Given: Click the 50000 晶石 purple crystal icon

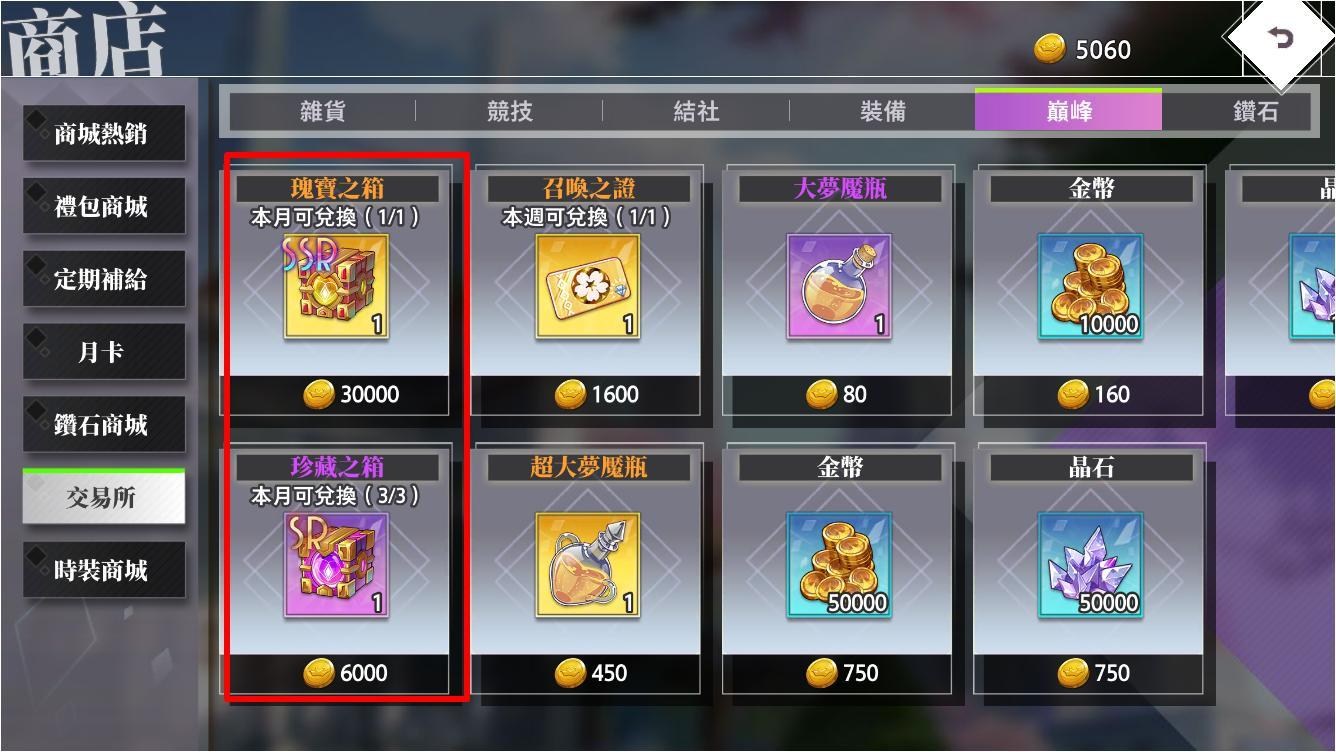Looking at the screenshot, I should click(1090, 567).
